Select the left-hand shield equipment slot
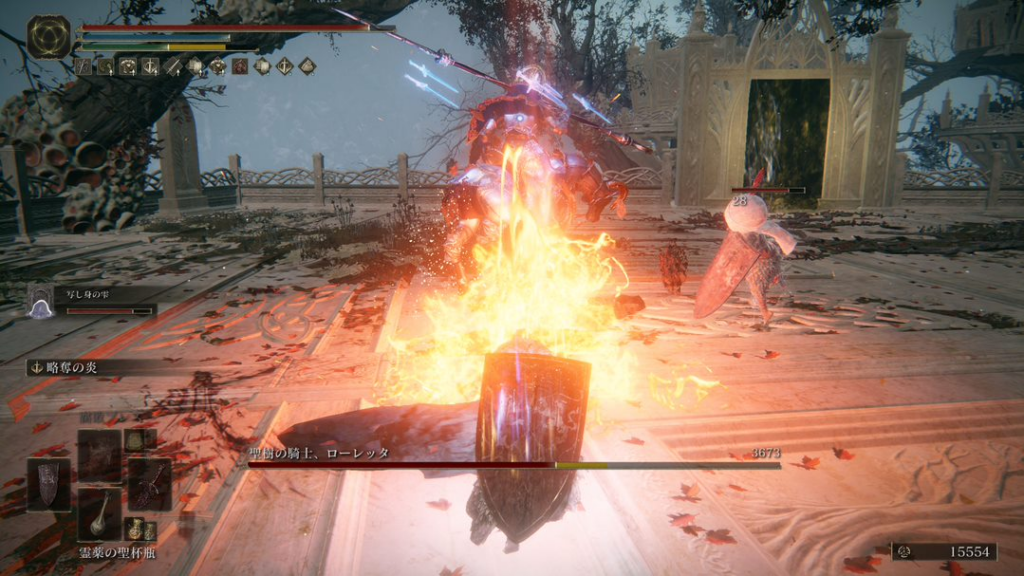1024x576 pixels. click(47, 484)
